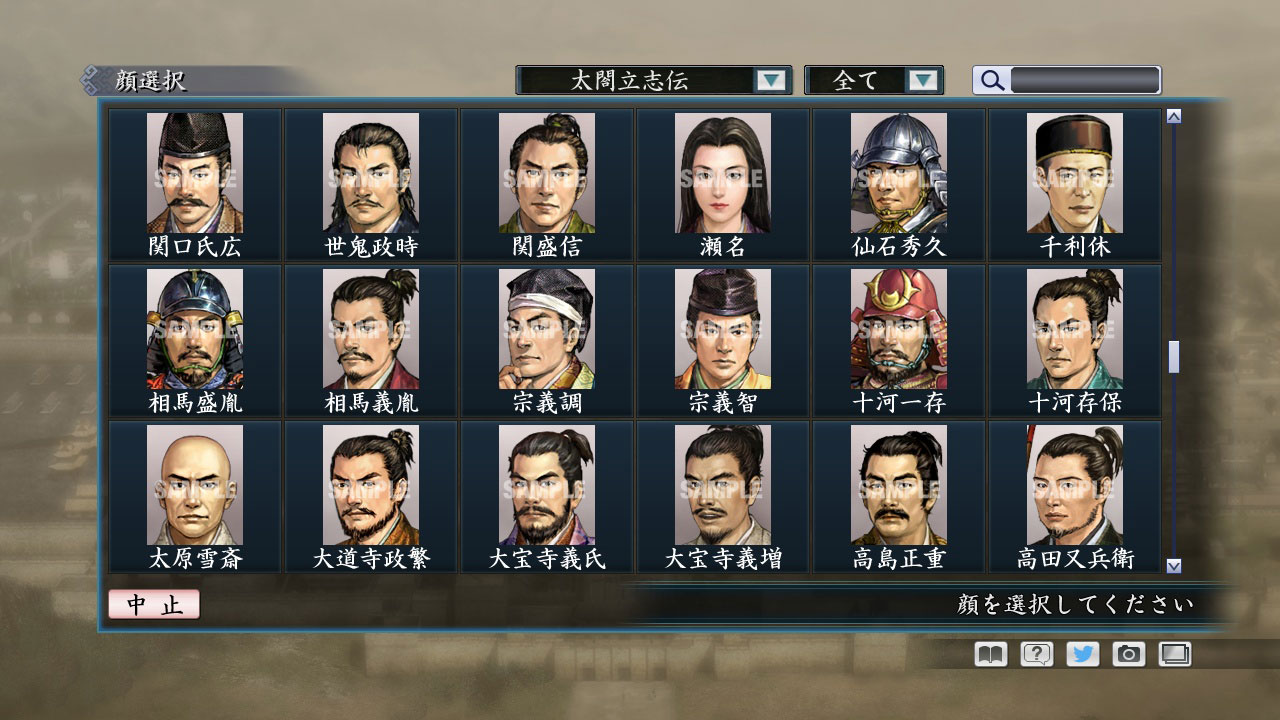Click the magnifying glass search icon
This screenshot has width=1280, height=720.
pos(990,80)
